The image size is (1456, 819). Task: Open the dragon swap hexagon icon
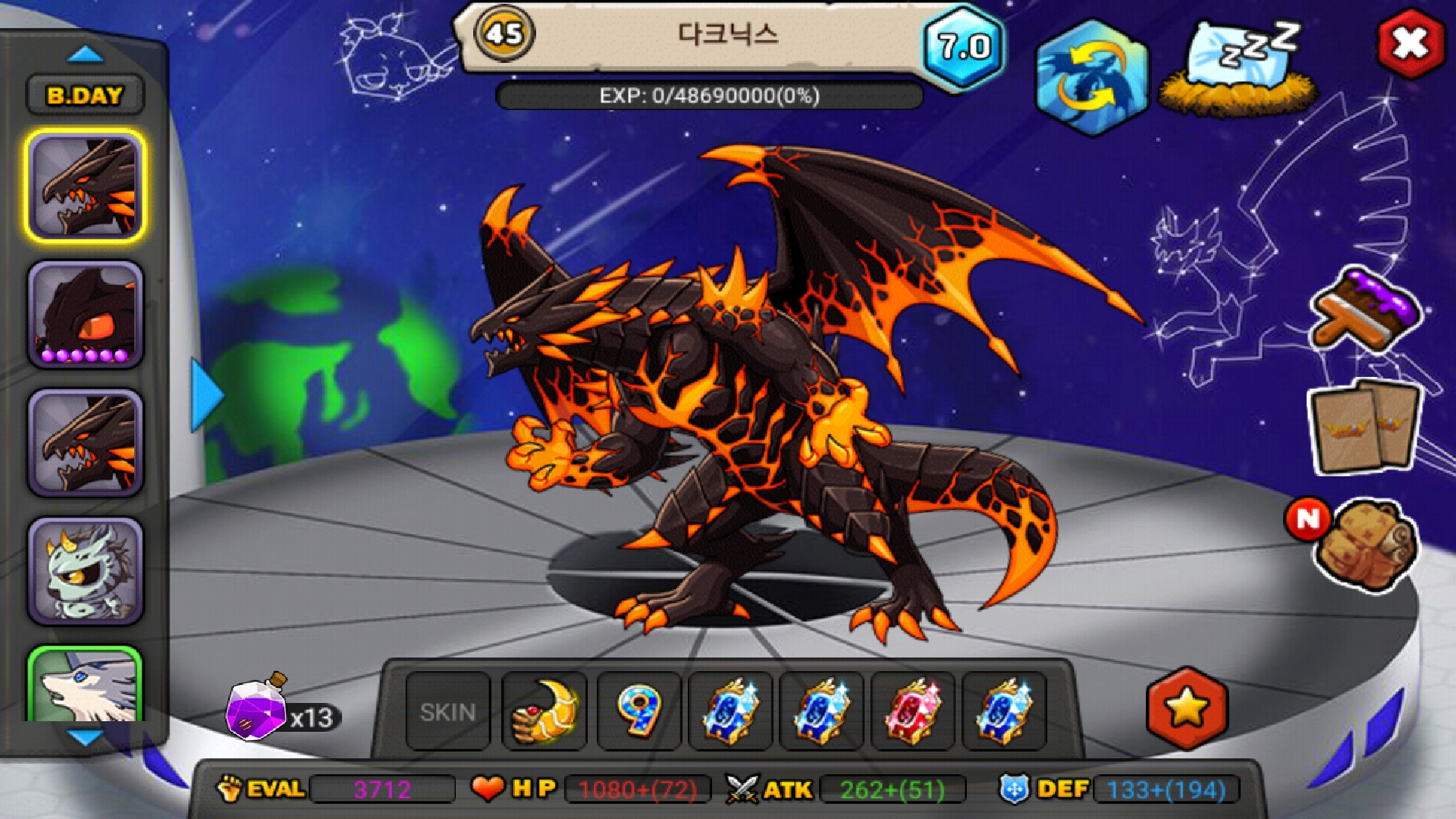point(1091,77)
